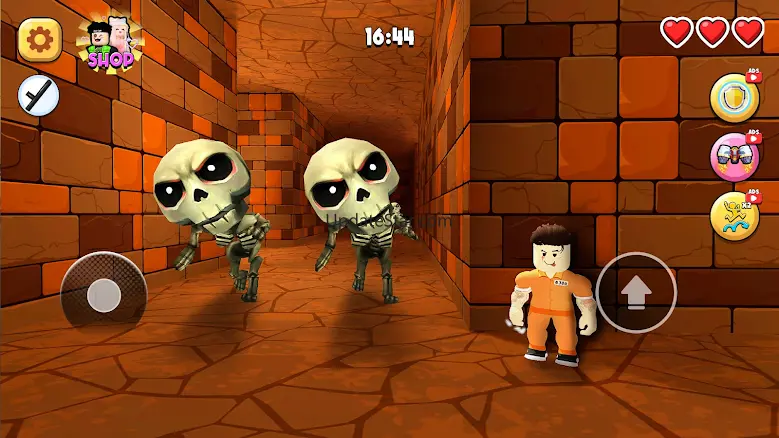Activate the shield power-up ad button
Screen dimensions: 779x438
tap(734, 99)
